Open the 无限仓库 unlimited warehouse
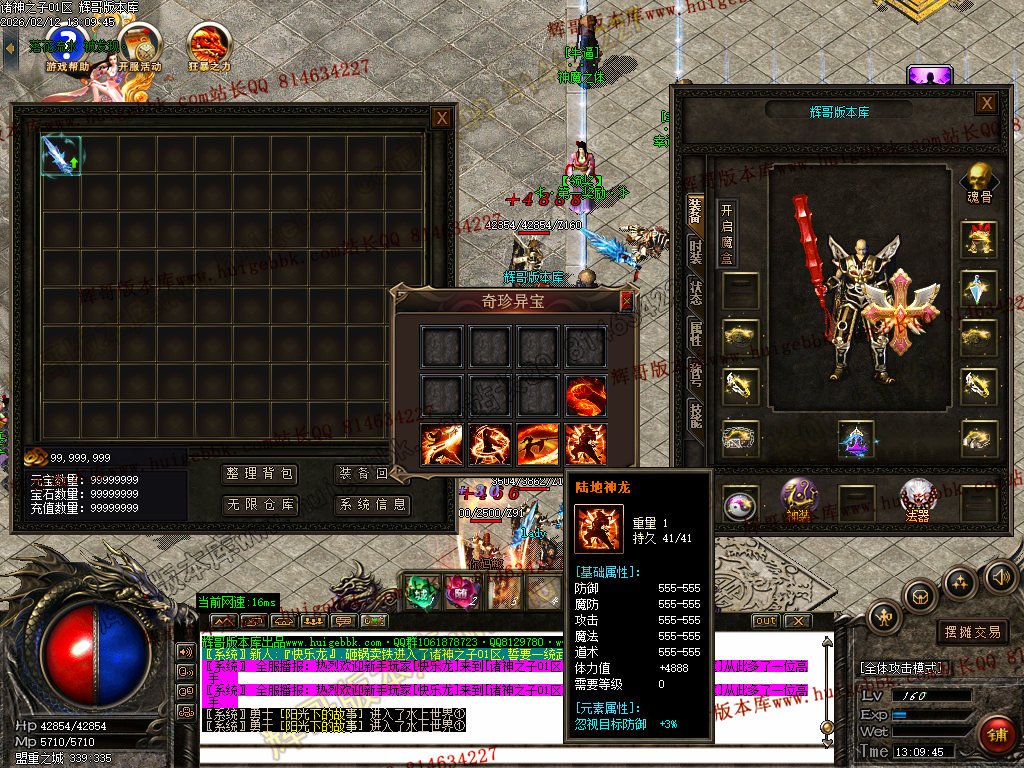 point(260,505)
